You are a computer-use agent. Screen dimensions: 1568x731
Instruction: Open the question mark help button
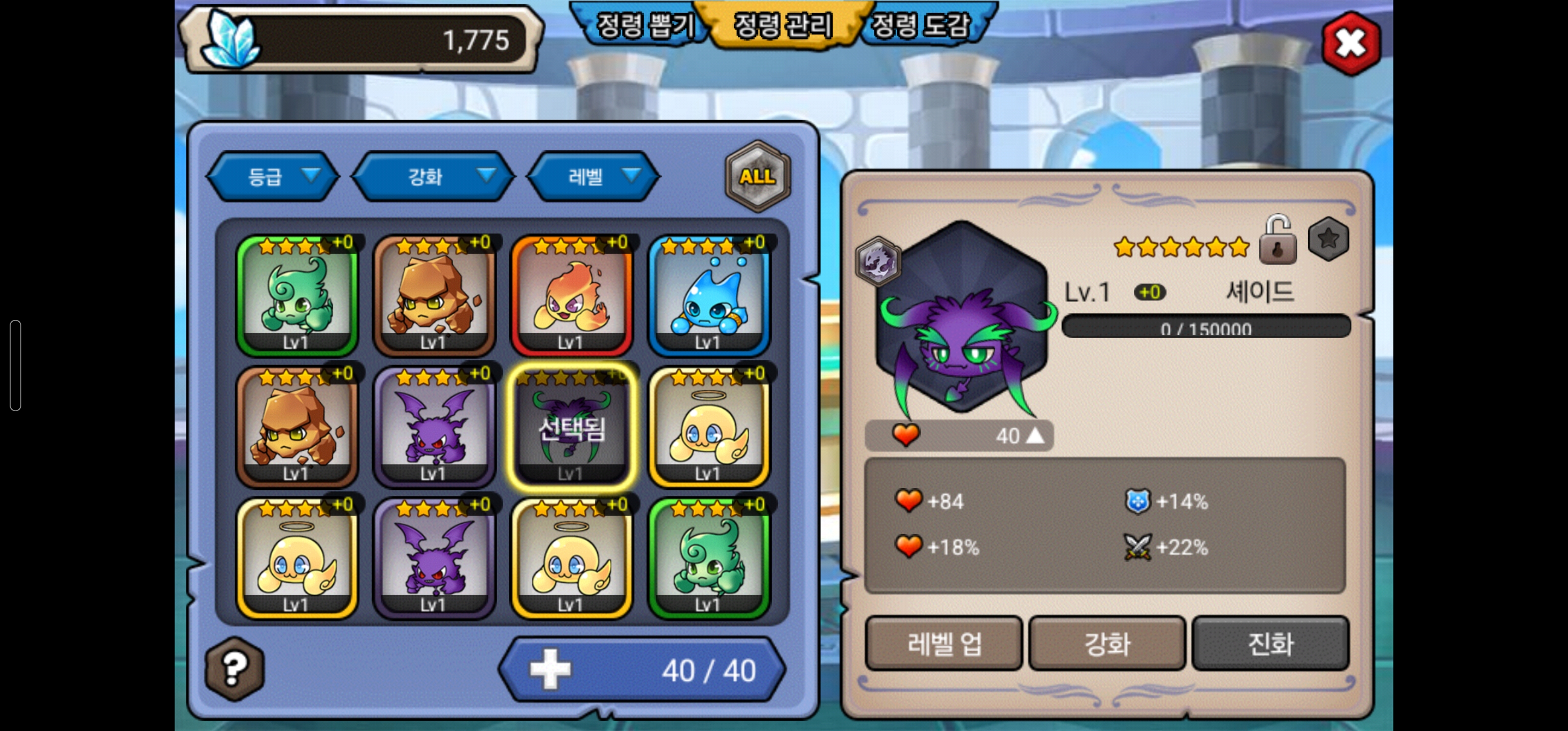coord(235,669)
